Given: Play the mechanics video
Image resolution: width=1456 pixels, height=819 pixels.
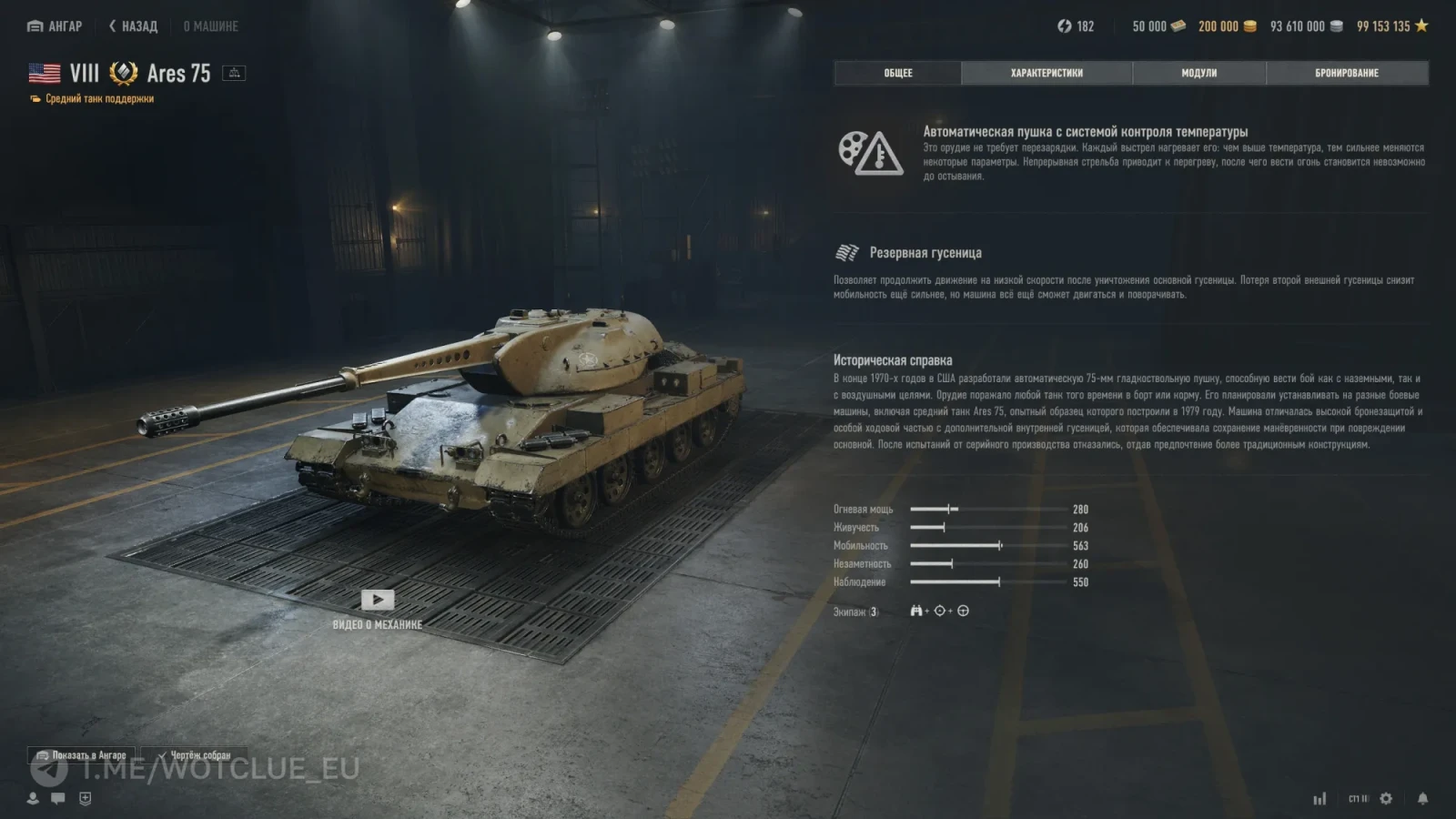Looking at the screenshot, I should coord(378,601).
